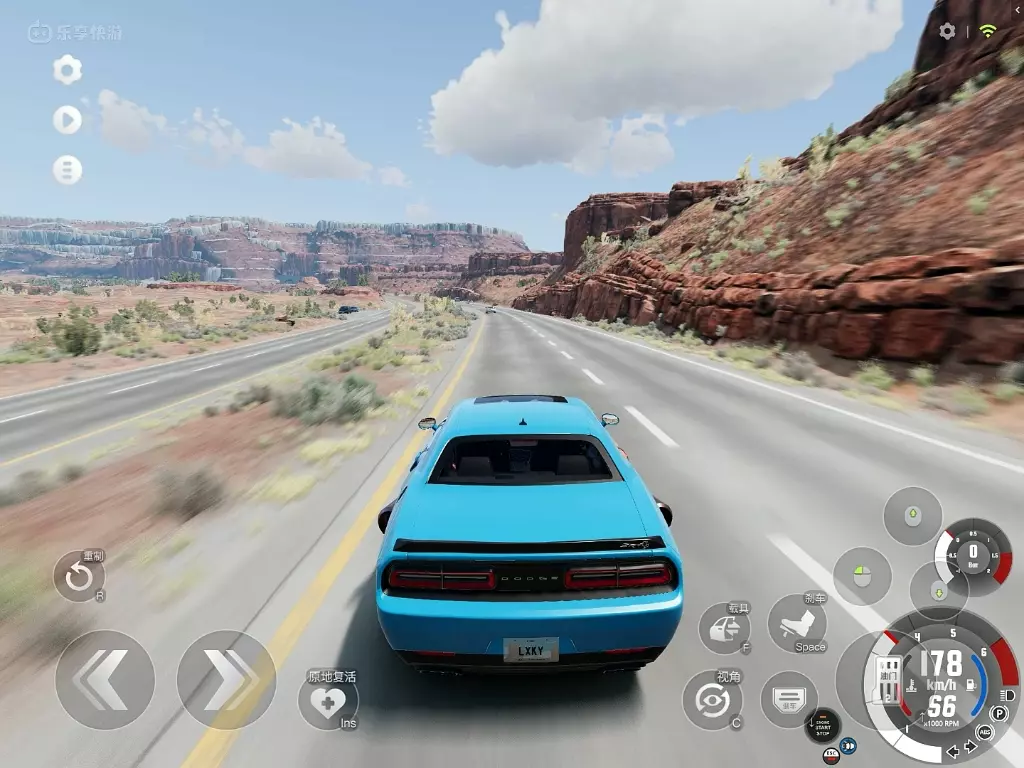This screenshot has height=768, width=1024.
Task: Steer left with the double-chevron button
Action: [x=104, y=679]
